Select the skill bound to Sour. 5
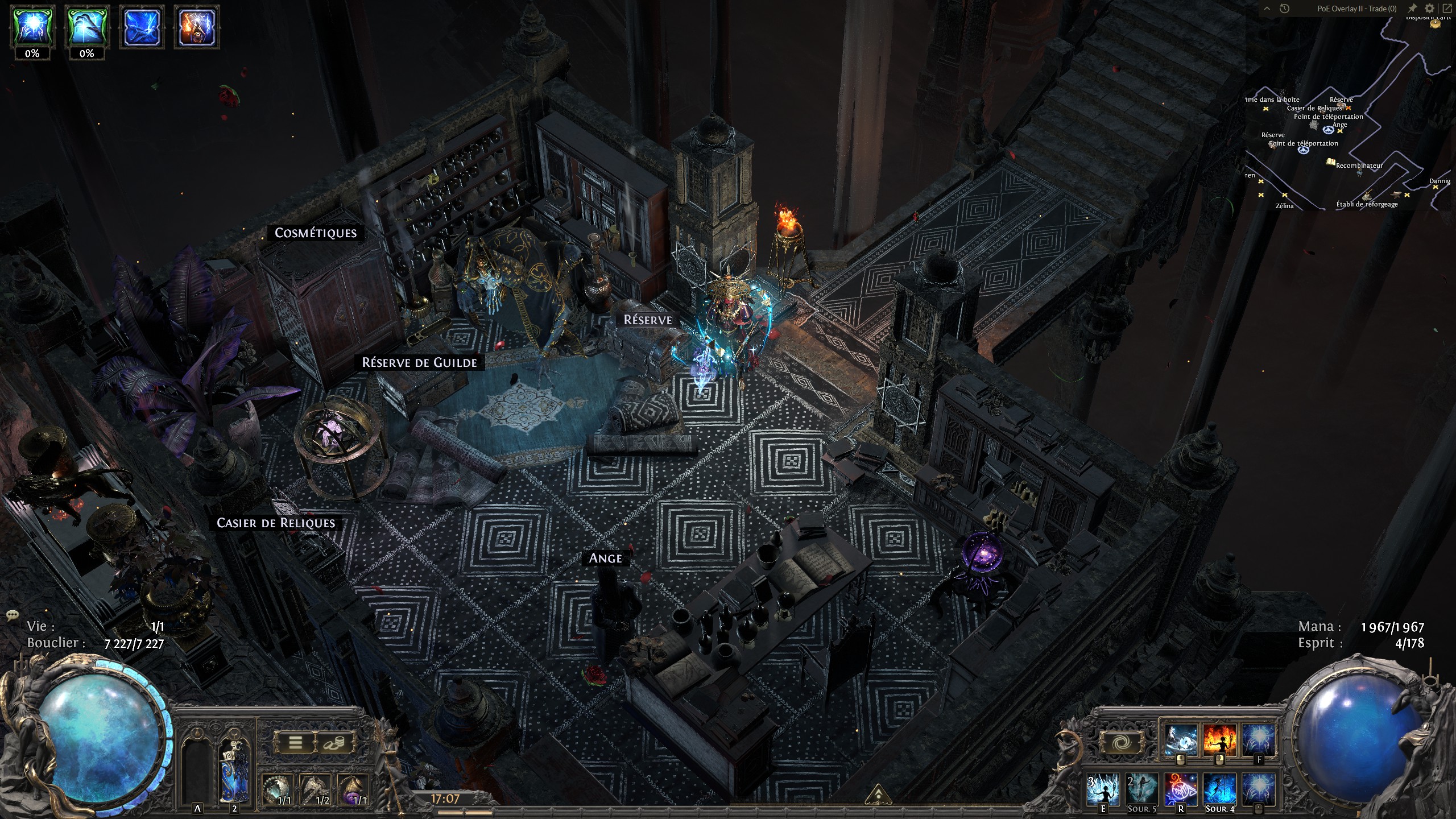Screen dimensions: 1456x819 1142,789
